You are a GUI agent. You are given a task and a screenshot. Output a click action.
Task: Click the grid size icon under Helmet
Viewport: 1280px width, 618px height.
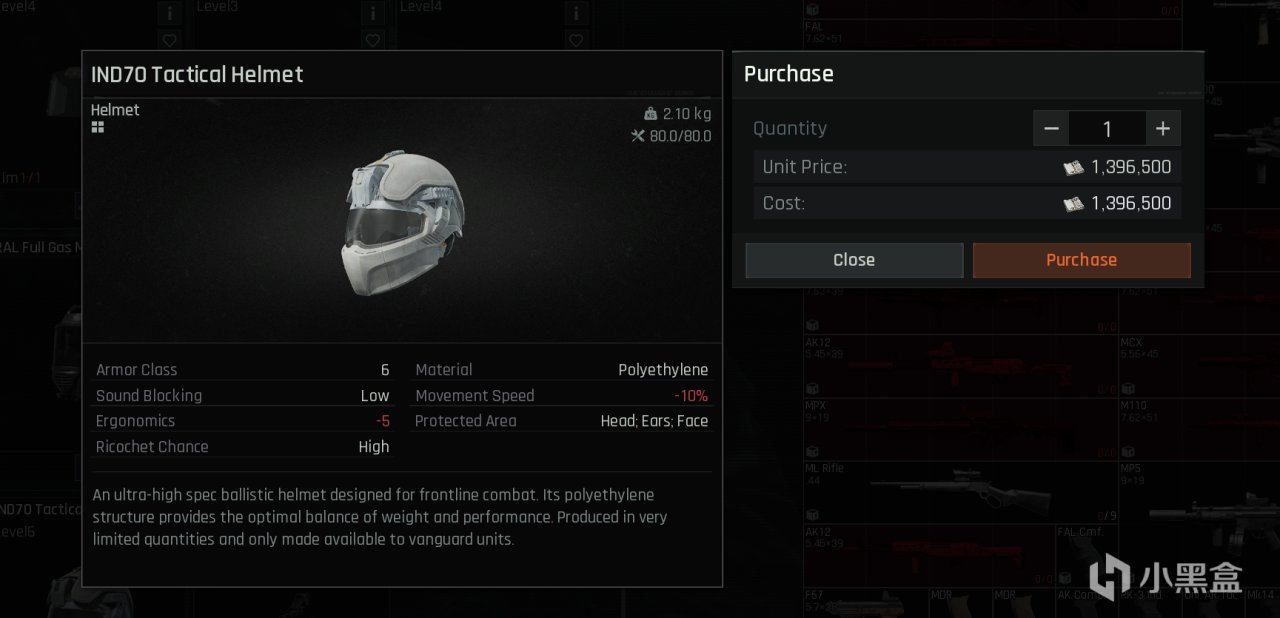tap(98, 128)
